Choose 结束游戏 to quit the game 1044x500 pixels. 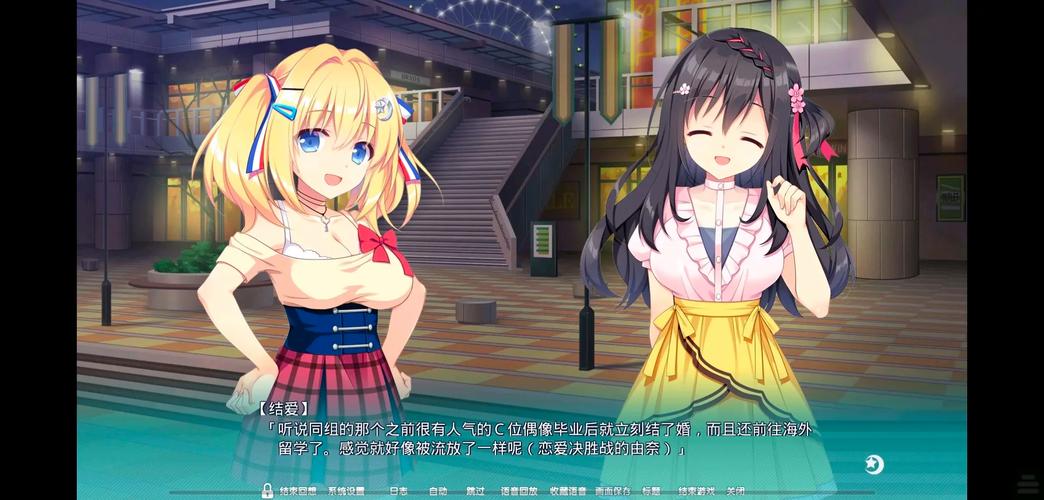(696, 492)
